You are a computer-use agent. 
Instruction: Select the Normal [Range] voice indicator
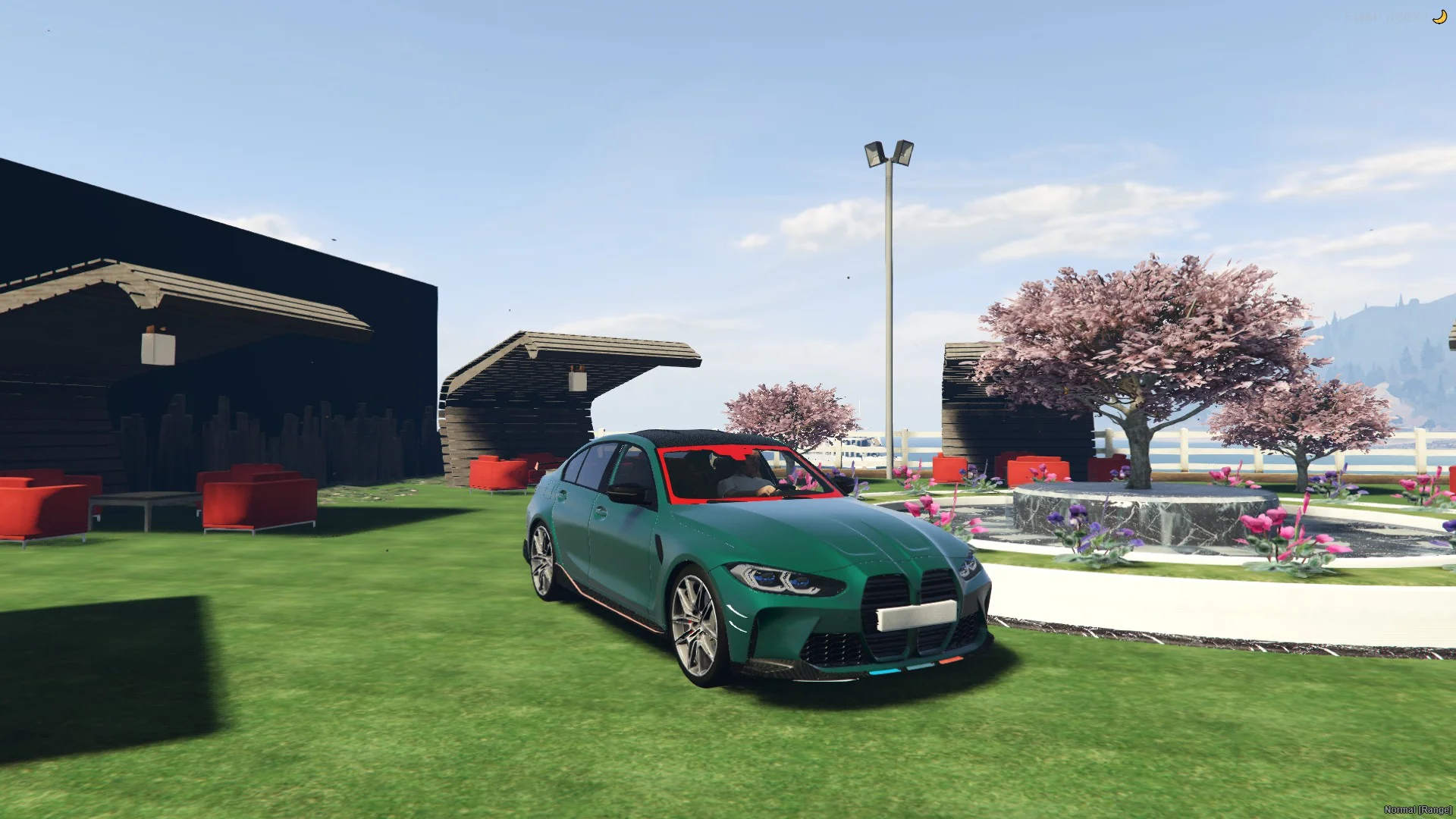pyautogui.click(x=1417, y=810)
